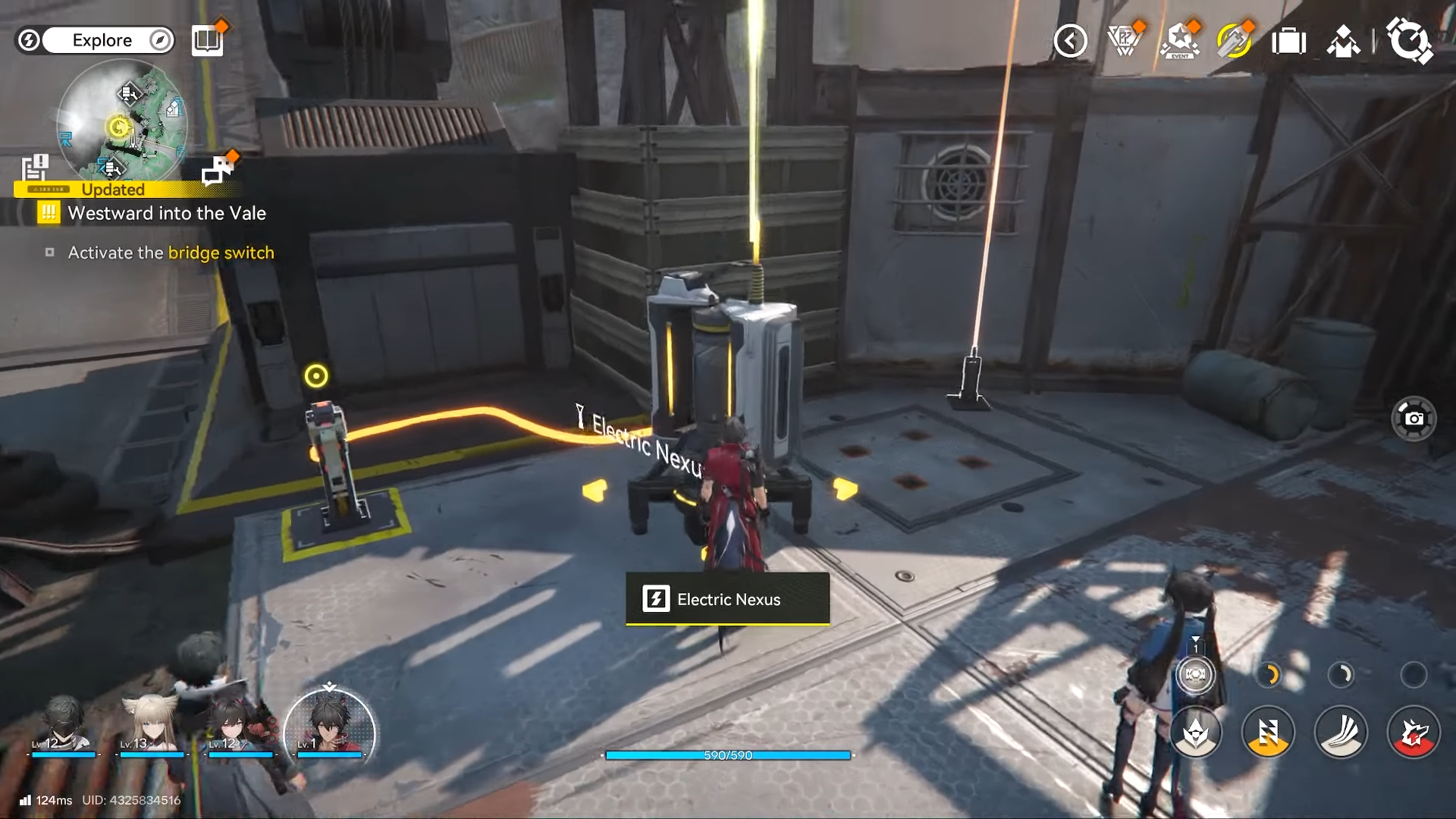The height and width of the screenshot is (819, 1456).
Task: Open the briefcase inventory
Action: 1288,41
